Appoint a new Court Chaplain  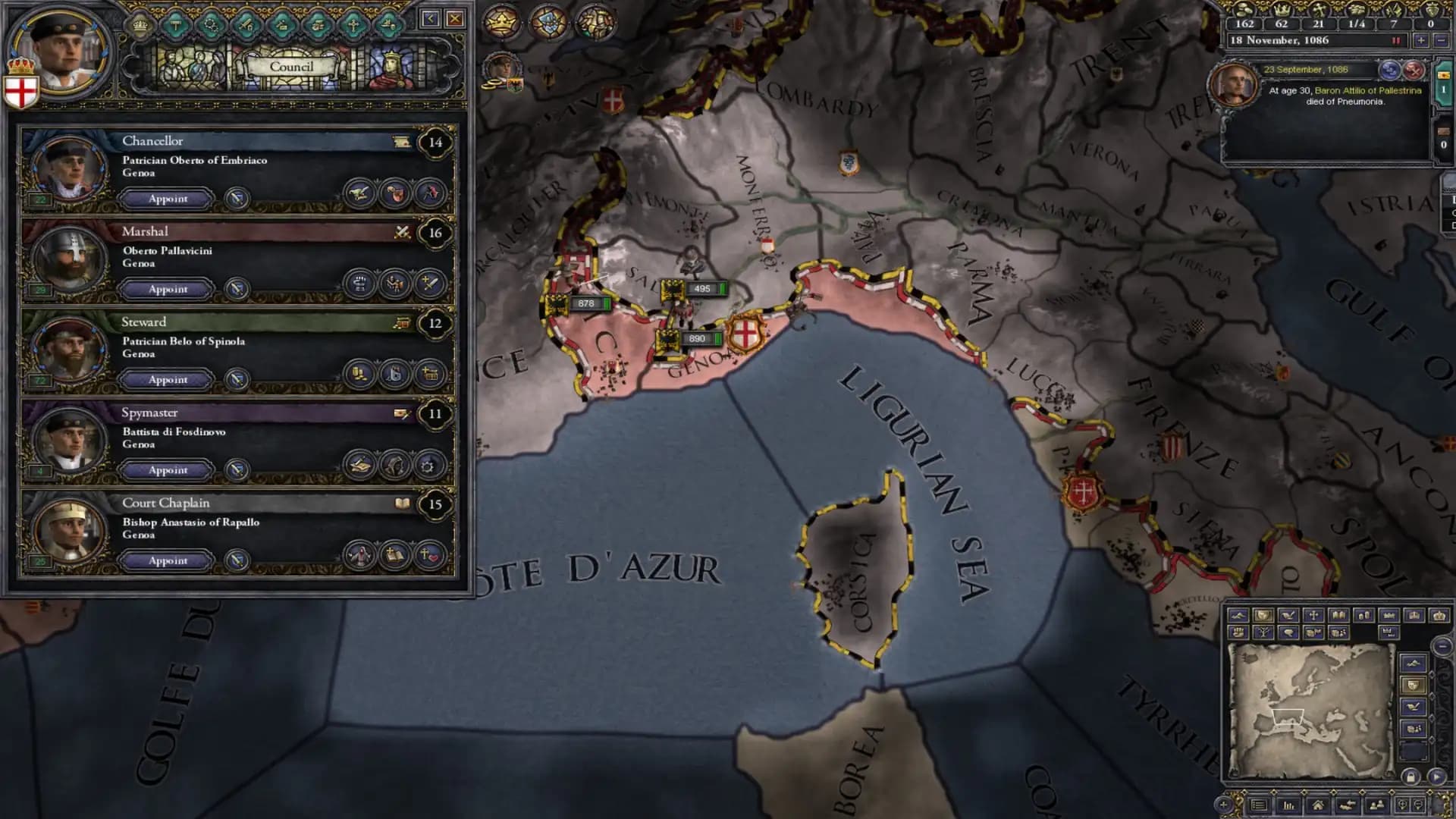tap(167, 561)
